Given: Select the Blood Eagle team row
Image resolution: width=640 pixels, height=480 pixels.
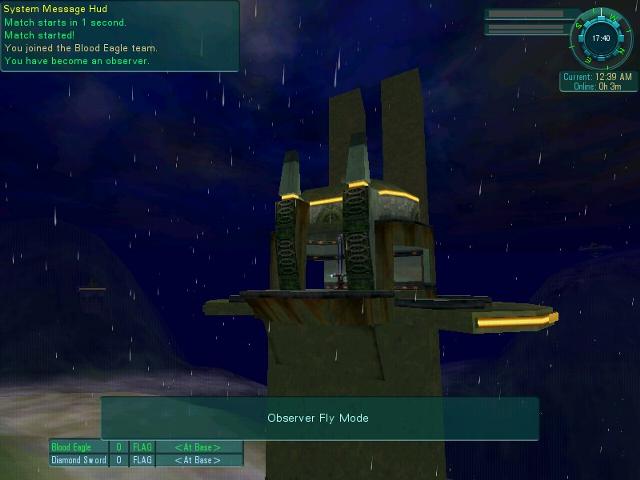Looking at the screenshot, I should click(146, 447).
